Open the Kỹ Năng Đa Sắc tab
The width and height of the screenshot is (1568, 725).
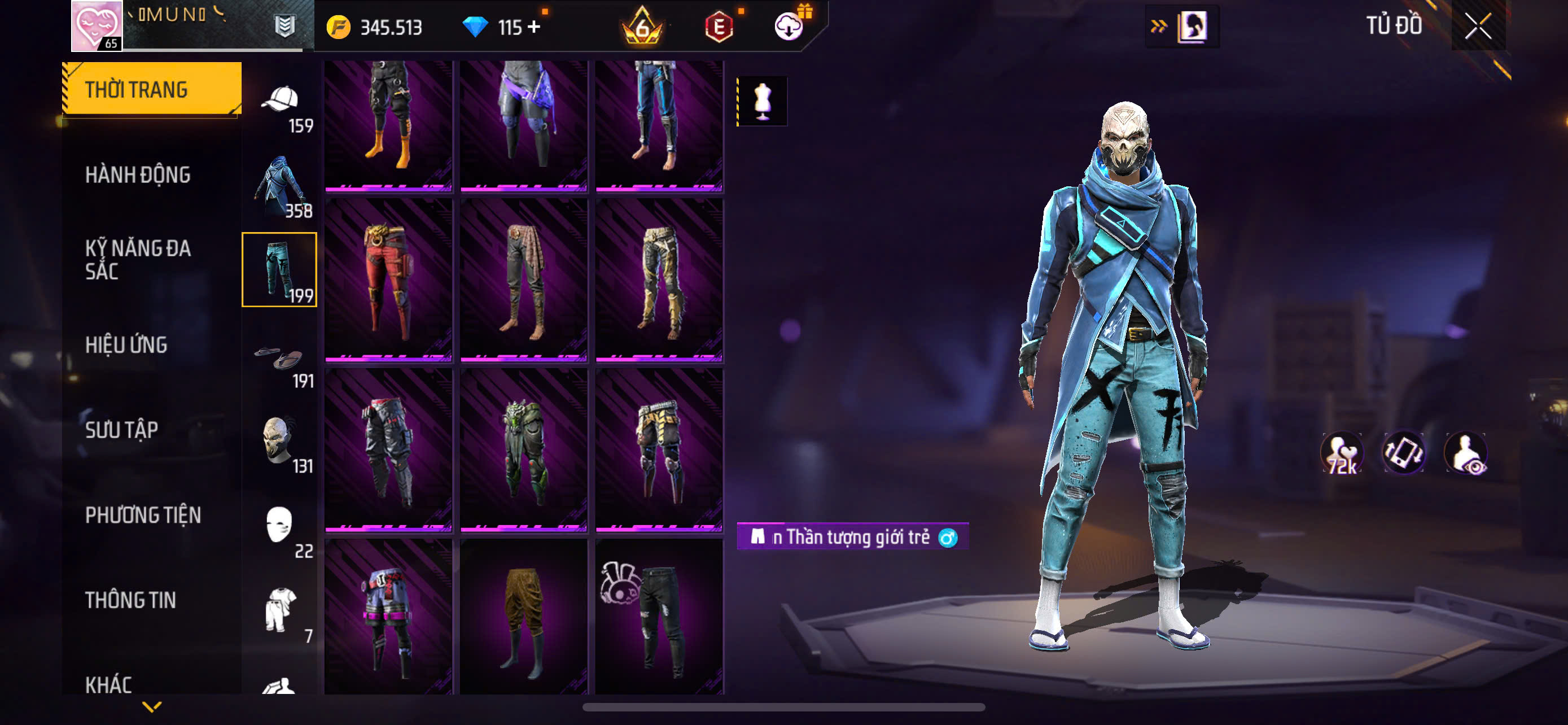(138, 259)
